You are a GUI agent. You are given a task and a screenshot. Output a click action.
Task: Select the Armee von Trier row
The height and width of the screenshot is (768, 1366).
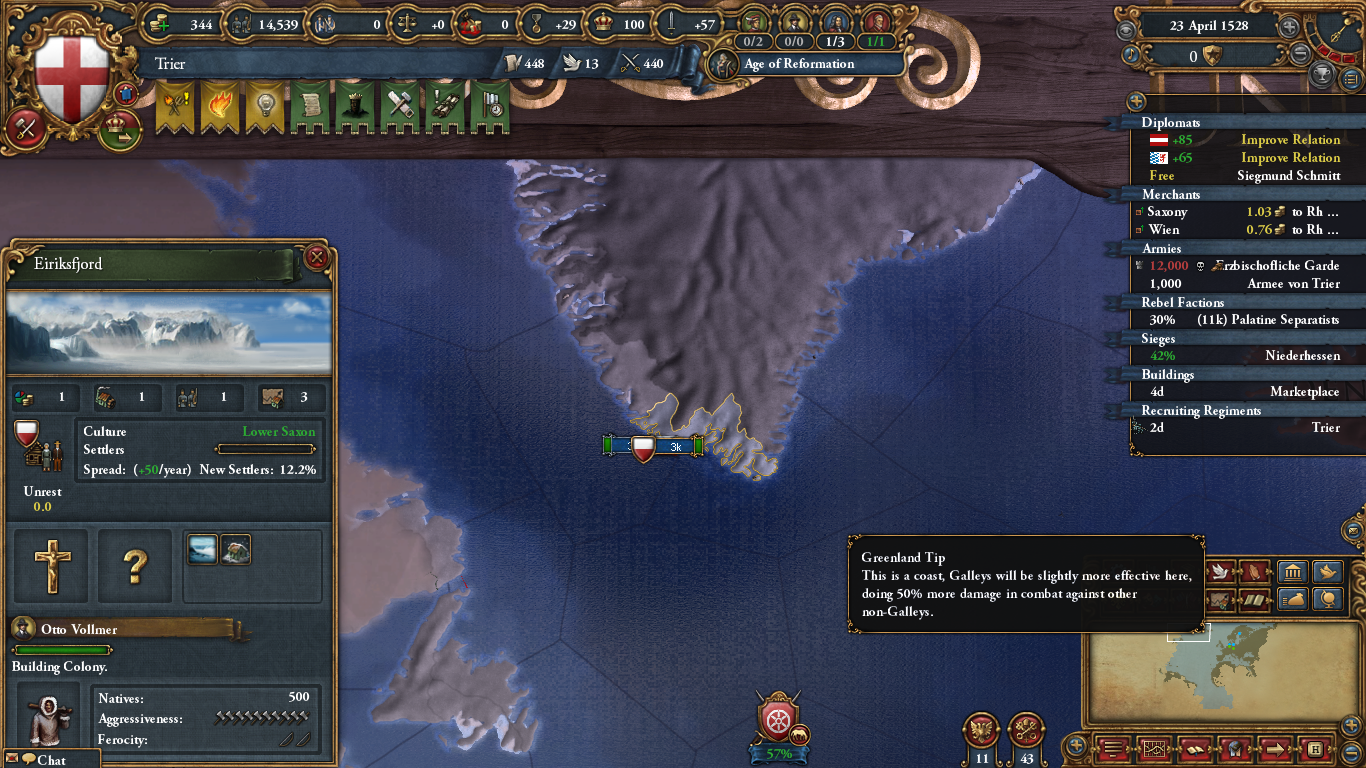1238,284
